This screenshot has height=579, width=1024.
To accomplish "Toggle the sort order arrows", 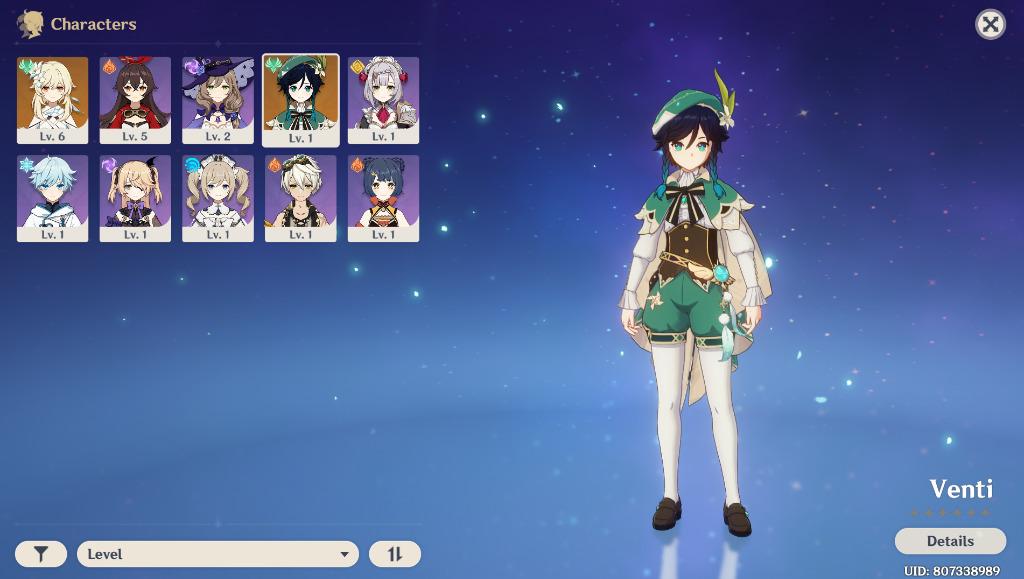I will (395, 554).
